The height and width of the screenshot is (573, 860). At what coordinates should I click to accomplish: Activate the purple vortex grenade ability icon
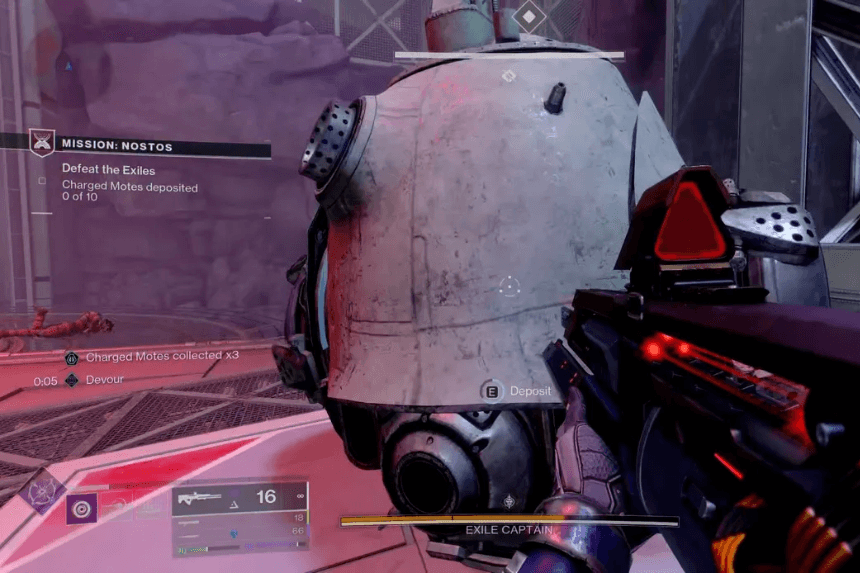[82, 508]
